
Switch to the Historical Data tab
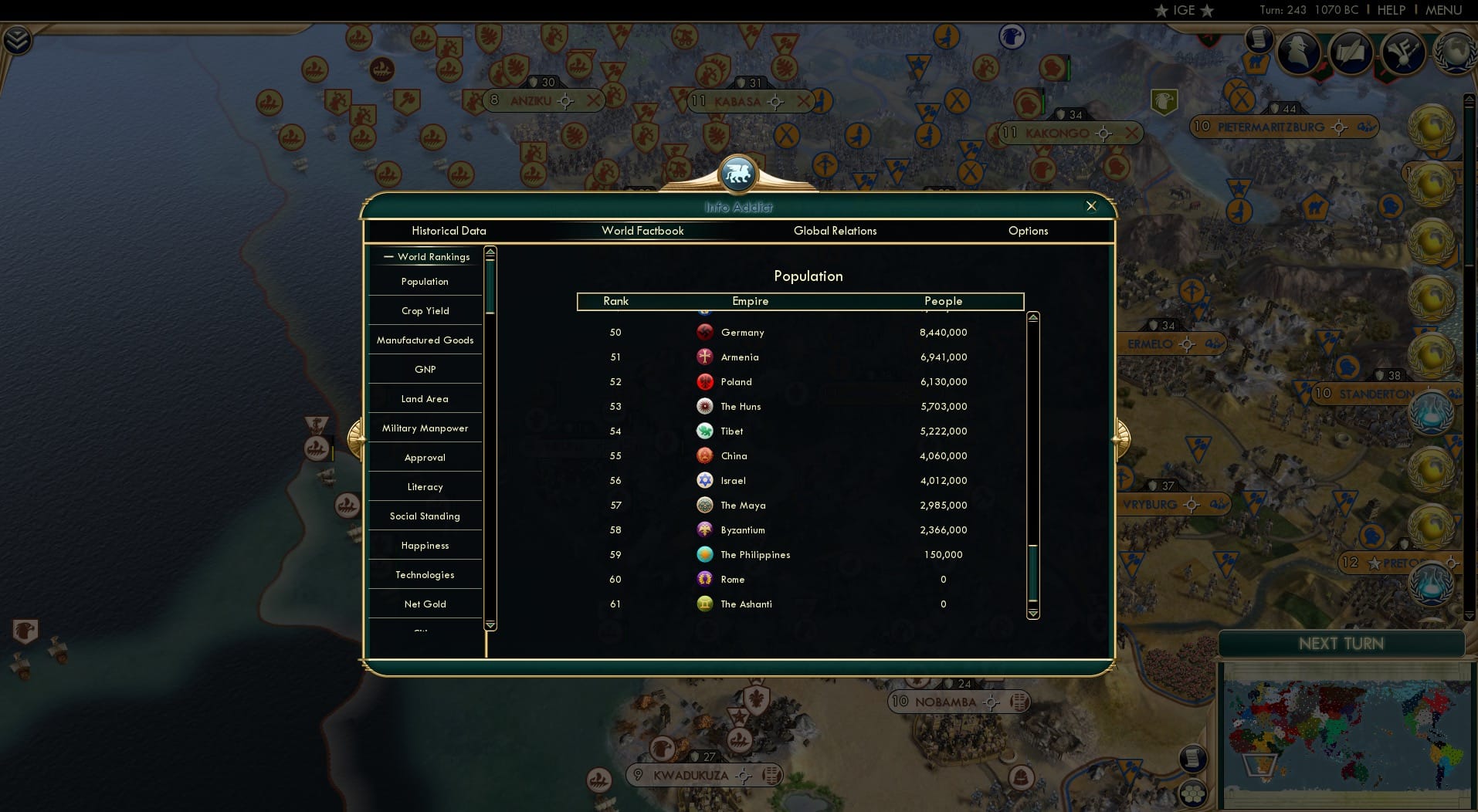click(449, 231)
